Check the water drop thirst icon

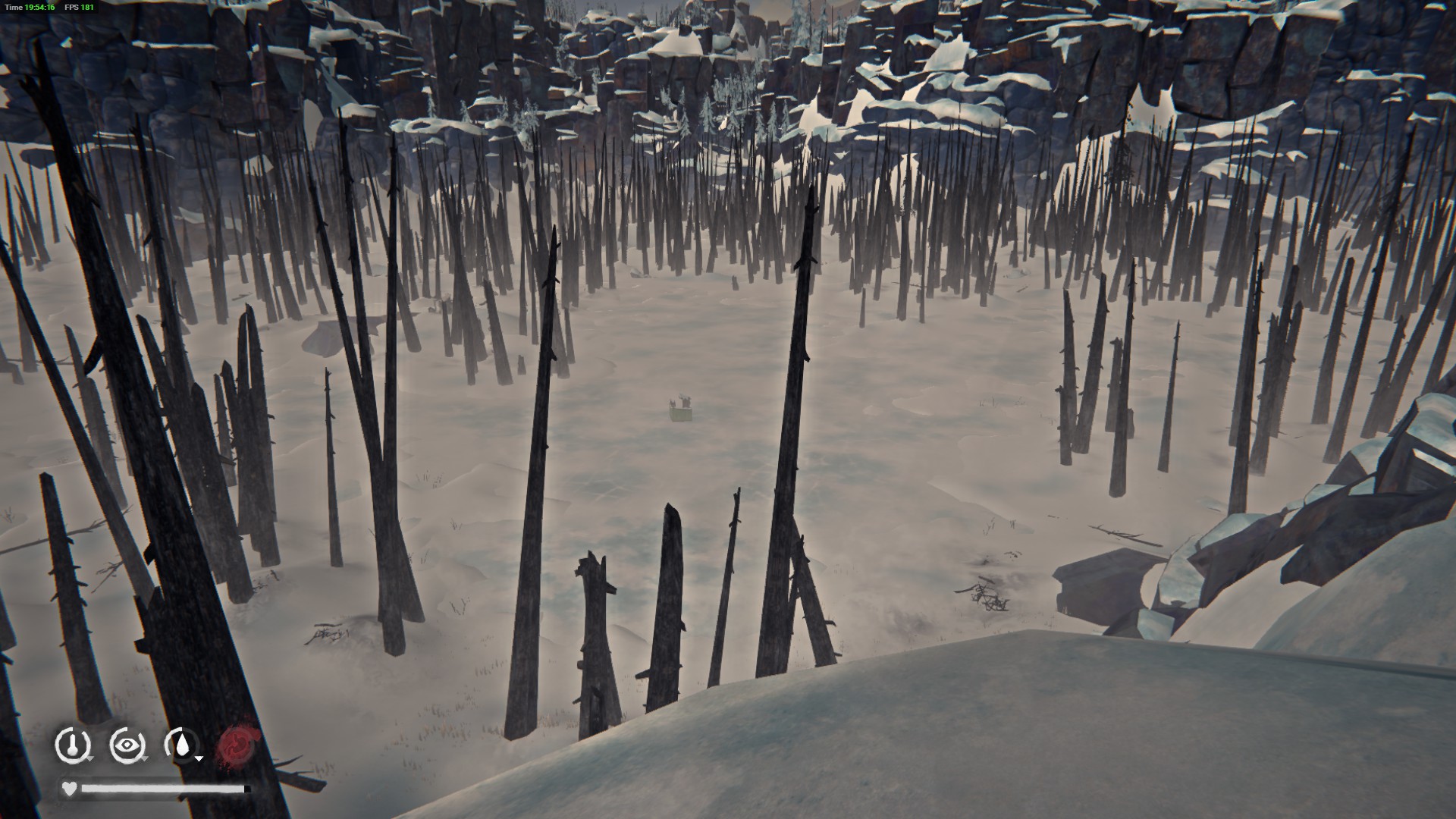tap(182, 745)
